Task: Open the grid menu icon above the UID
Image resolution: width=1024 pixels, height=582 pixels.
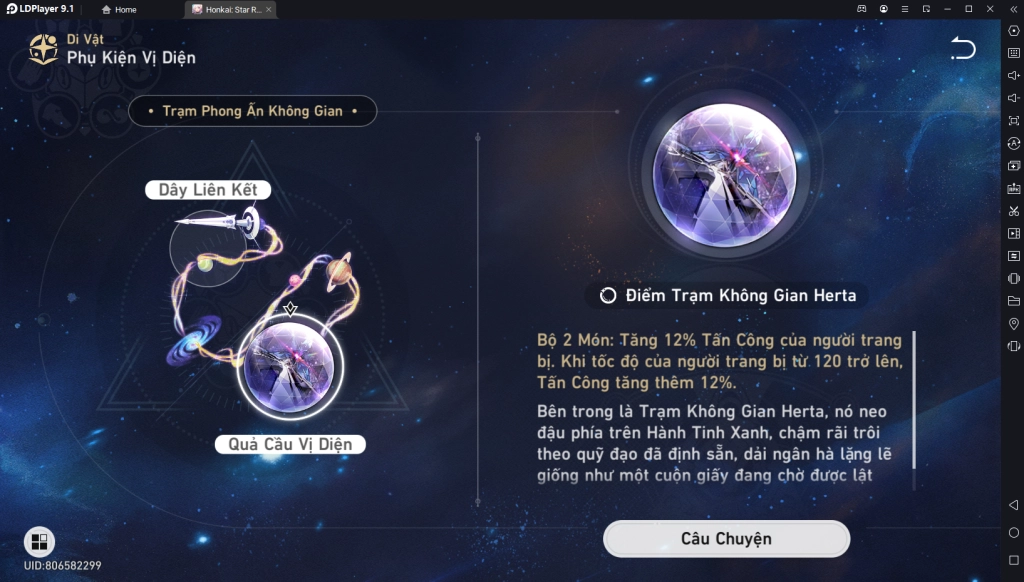Action: pos(39,542)
